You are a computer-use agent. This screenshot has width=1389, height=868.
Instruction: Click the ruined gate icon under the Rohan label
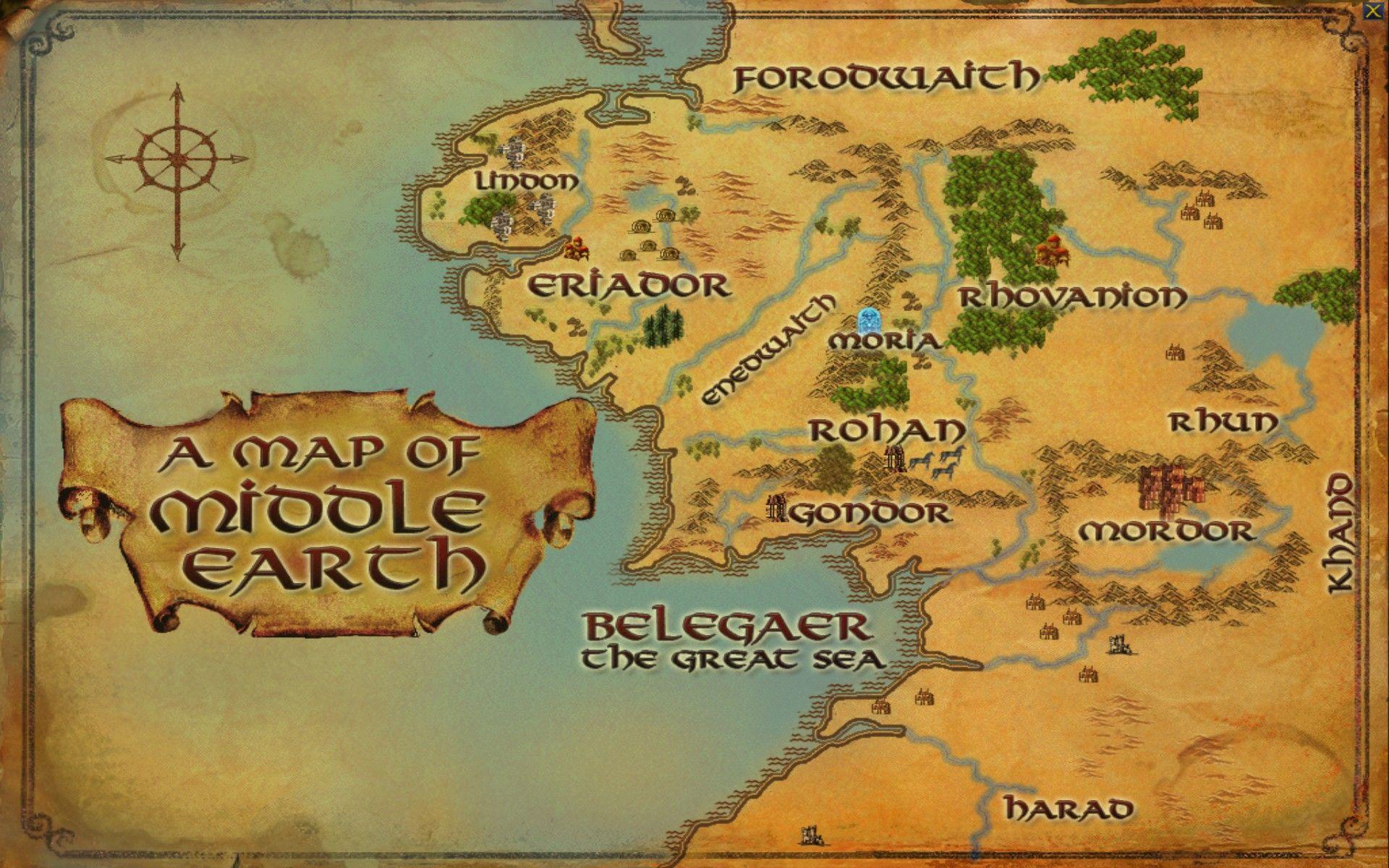click(894, 459)
